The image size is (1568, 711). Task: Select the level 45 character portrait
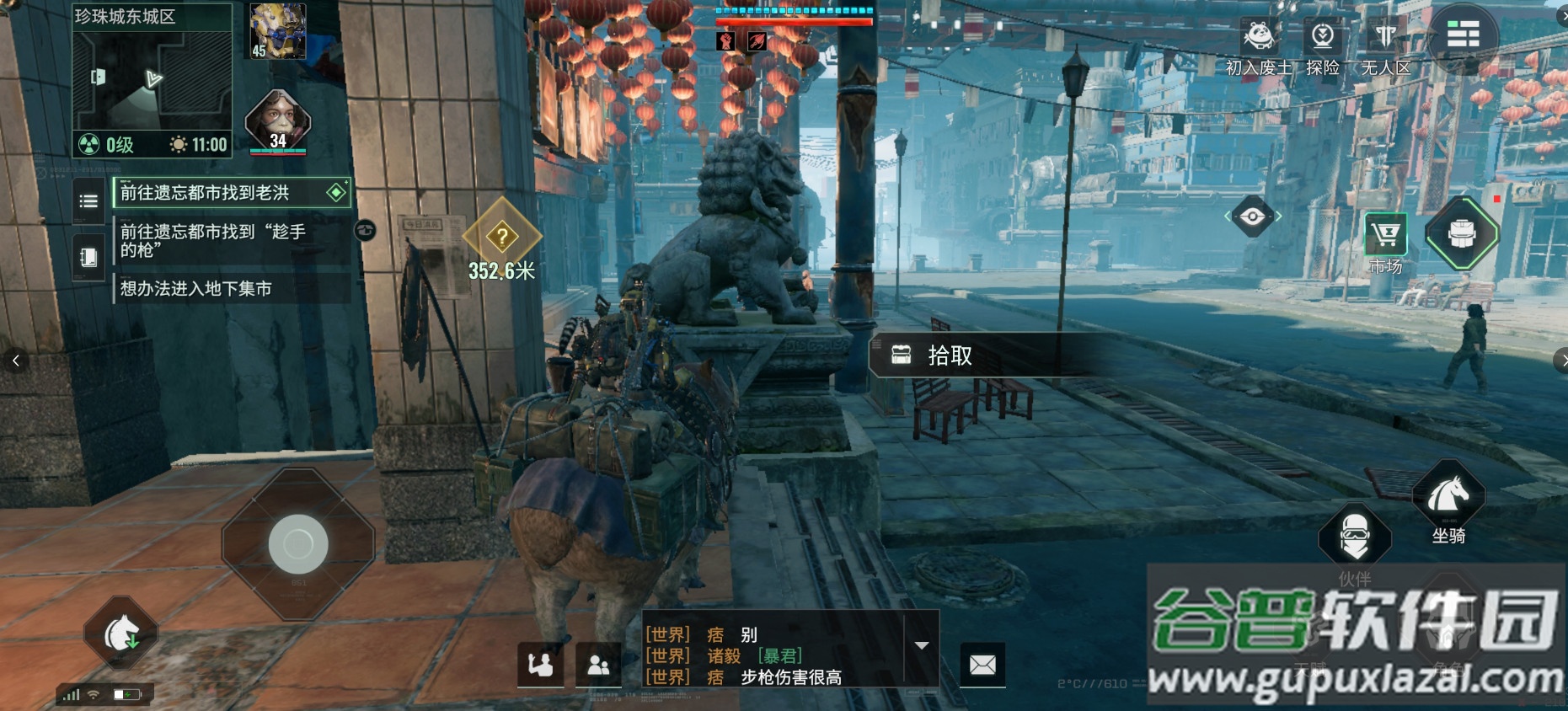(x=277, y=31)
